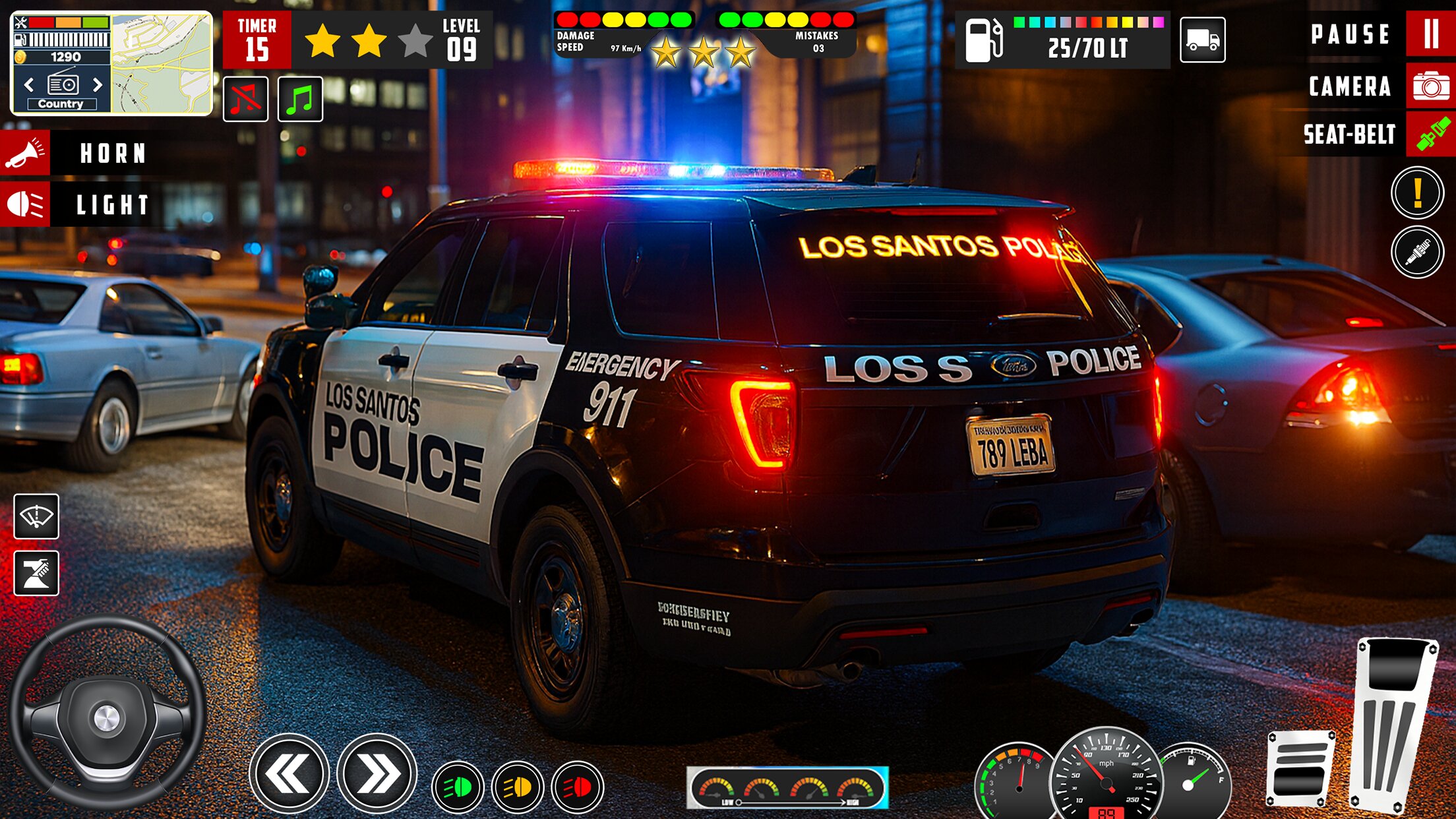Turn on the red fog light icon
1456x819 pixels.
[577, 787]
